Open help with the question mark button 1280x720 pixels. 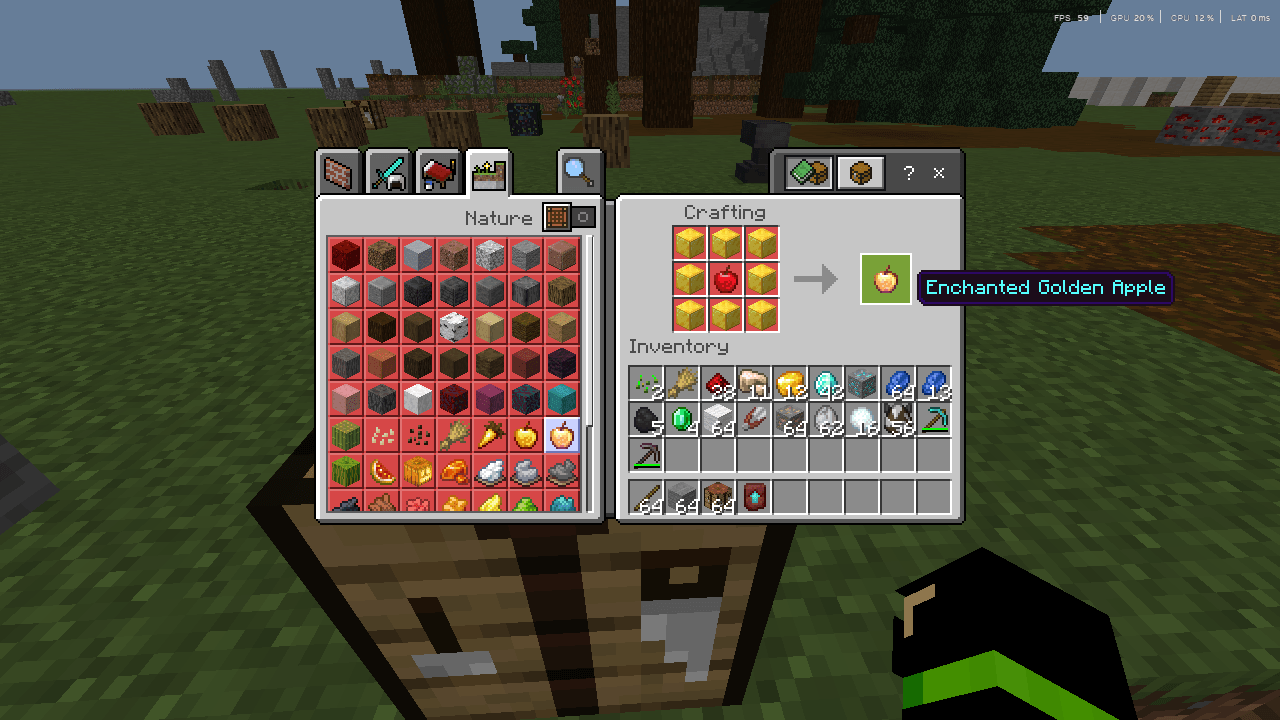908,172
